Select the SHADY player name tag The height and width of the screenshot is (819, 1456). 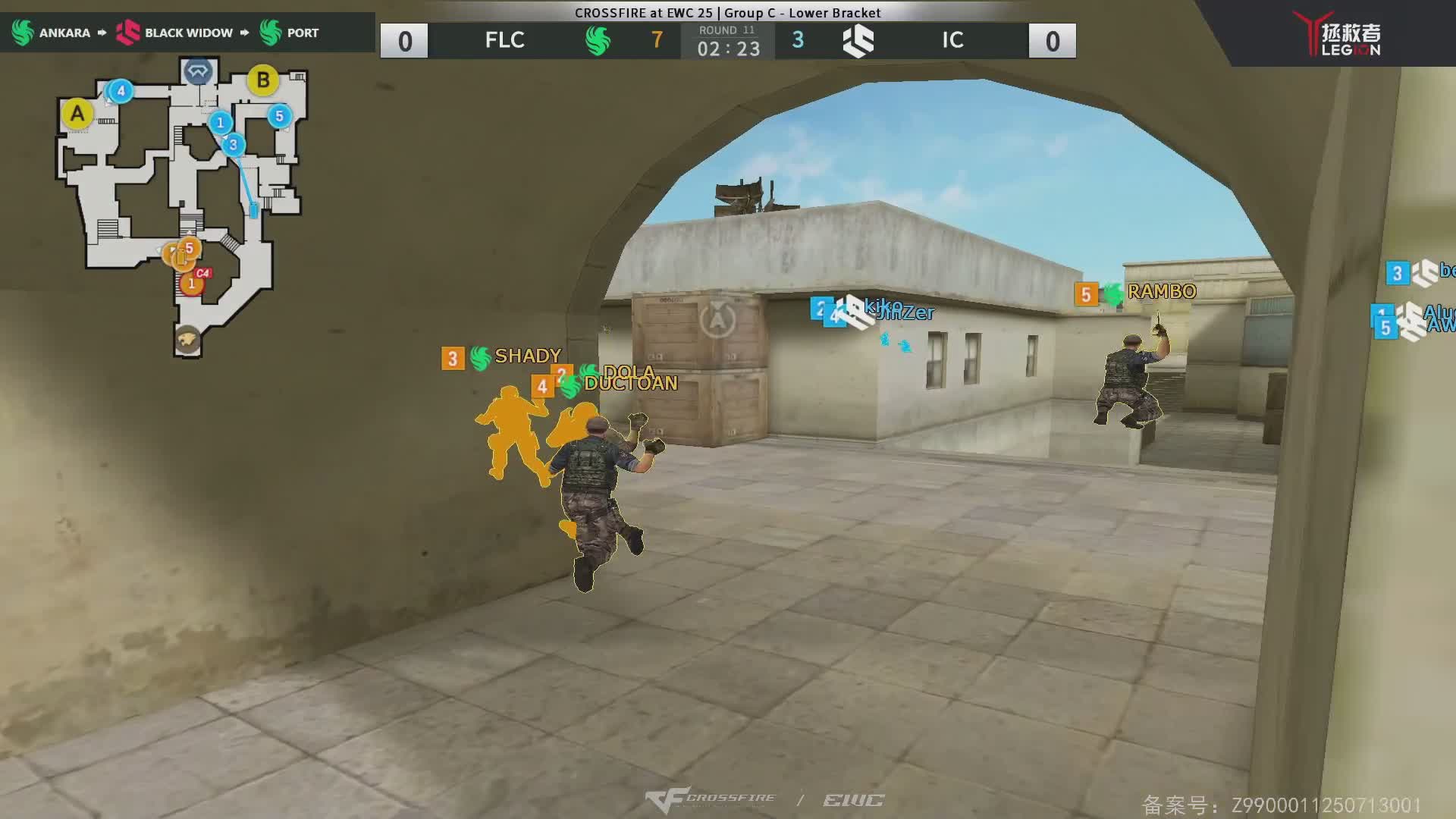tap(527, 356)
